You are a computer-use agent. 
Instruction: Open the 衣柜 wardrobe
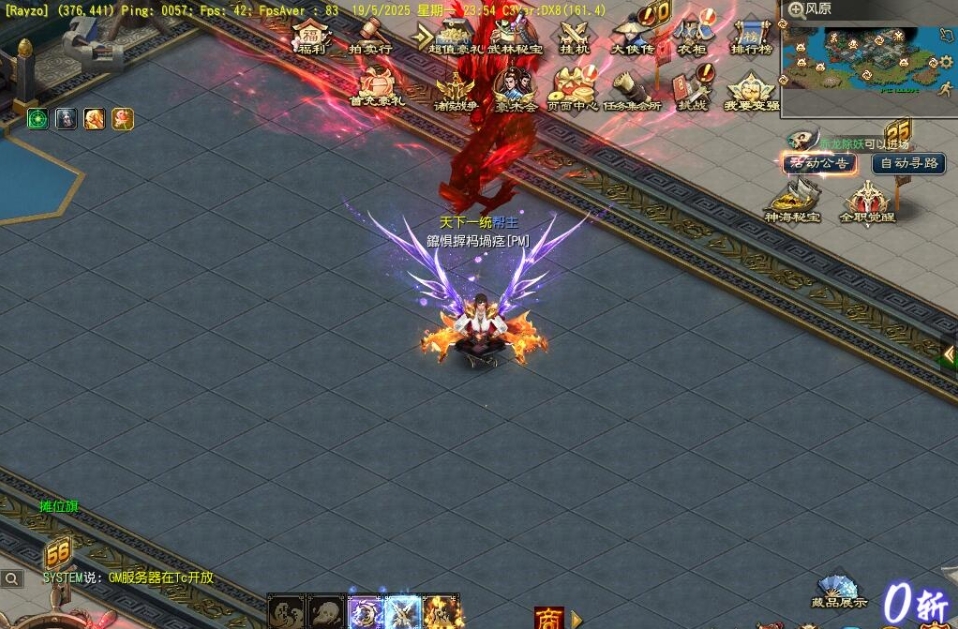(692, 36)
